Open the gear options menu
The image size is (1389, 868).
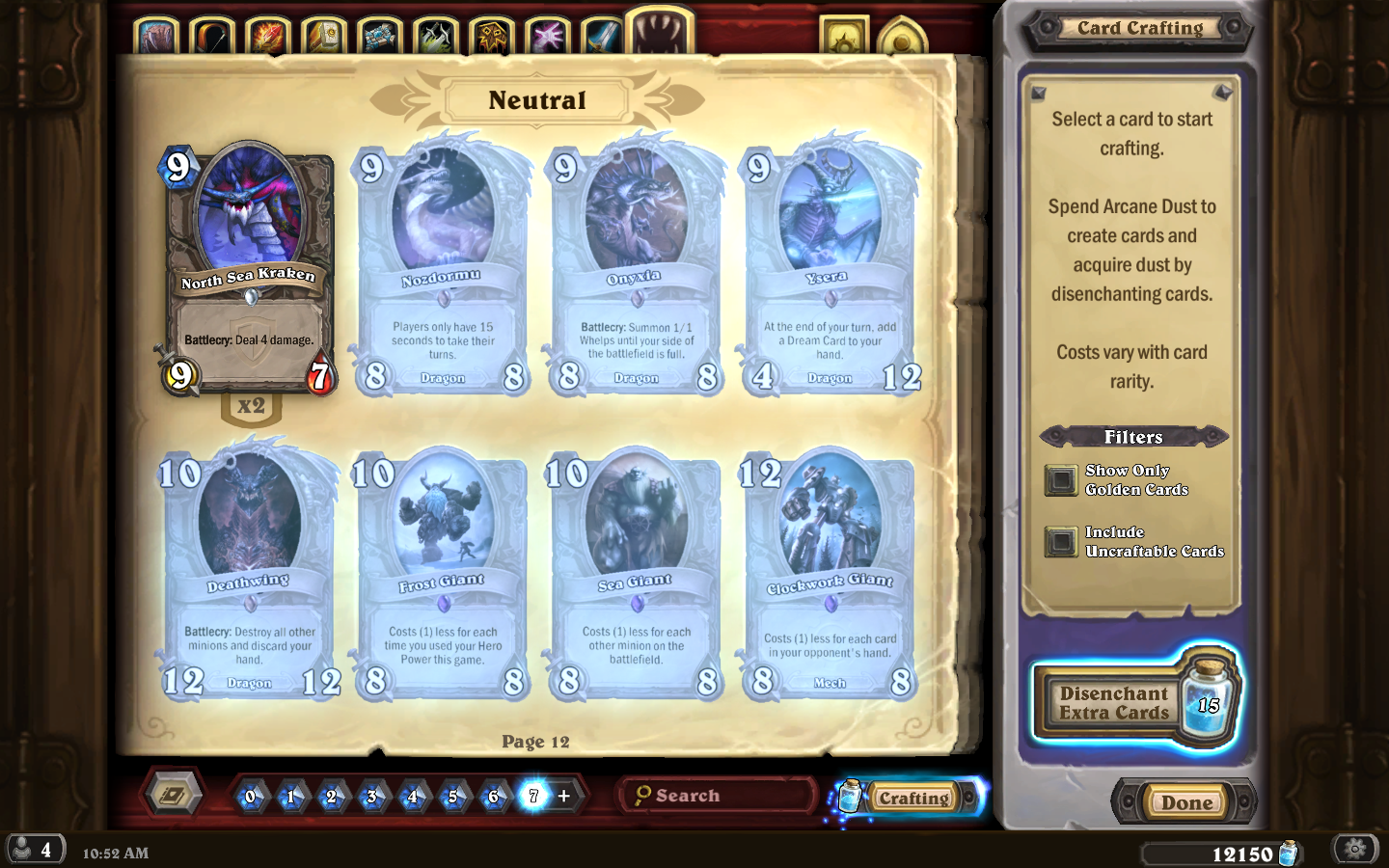[x=1355, y=849]
